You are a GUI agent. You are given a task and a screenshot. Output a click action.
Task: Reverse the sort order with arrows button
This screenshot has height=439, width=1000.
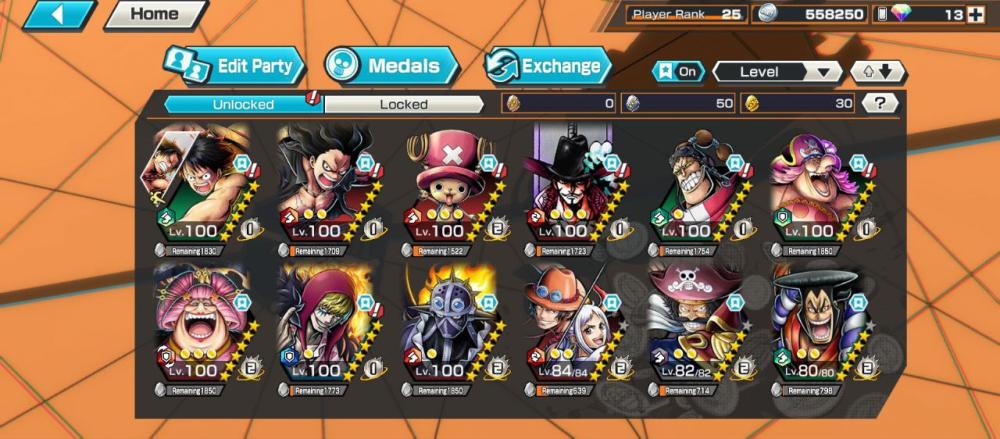point(877,72)
